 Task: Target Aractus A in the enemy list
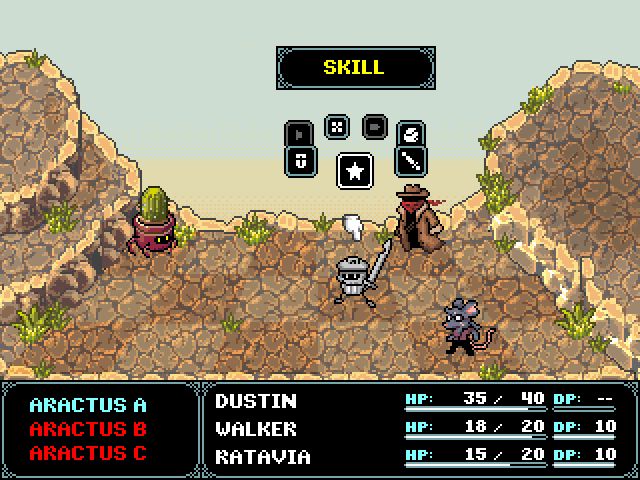(x=88, y=405)
